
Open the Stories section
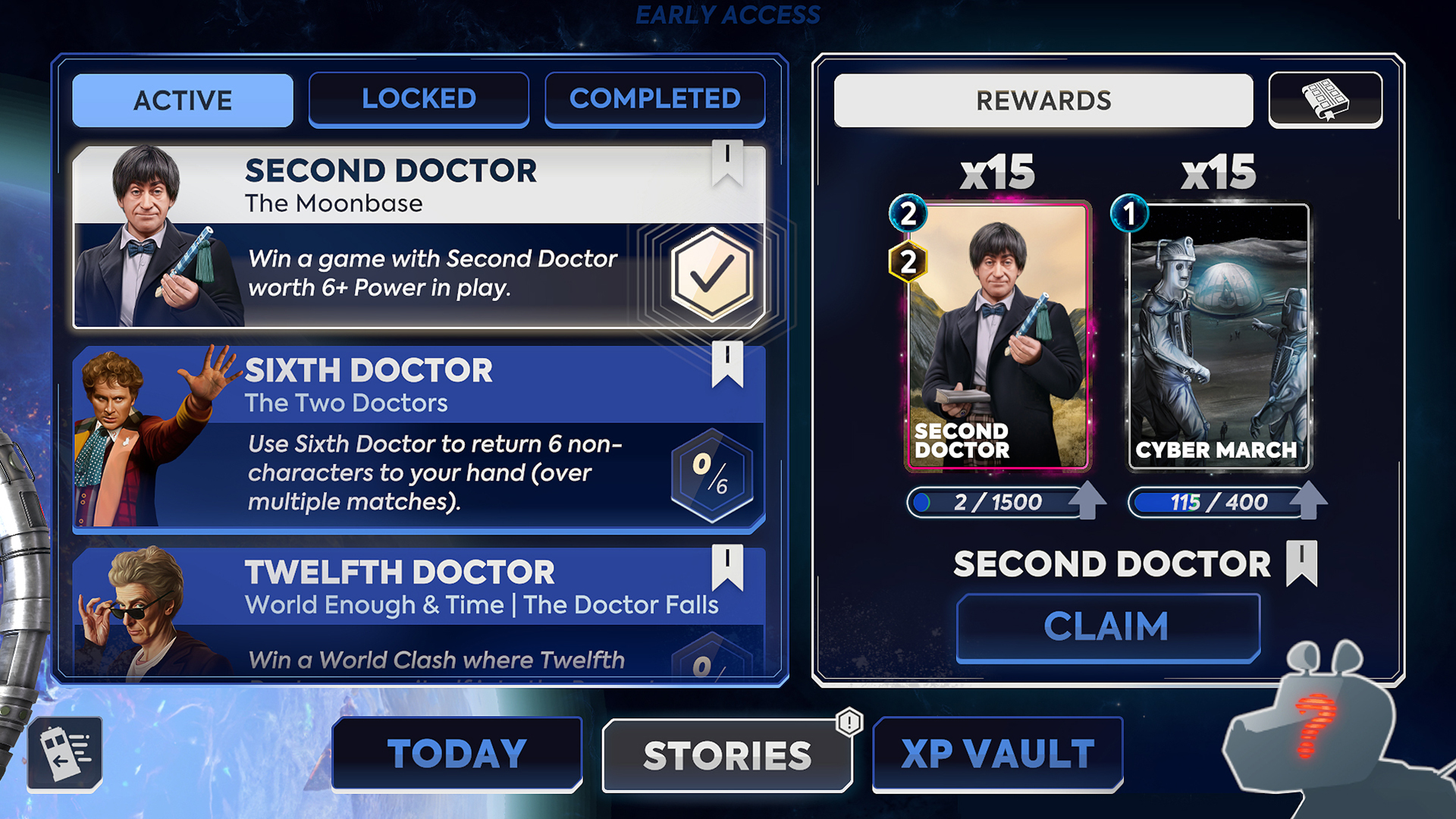point(727,753)
